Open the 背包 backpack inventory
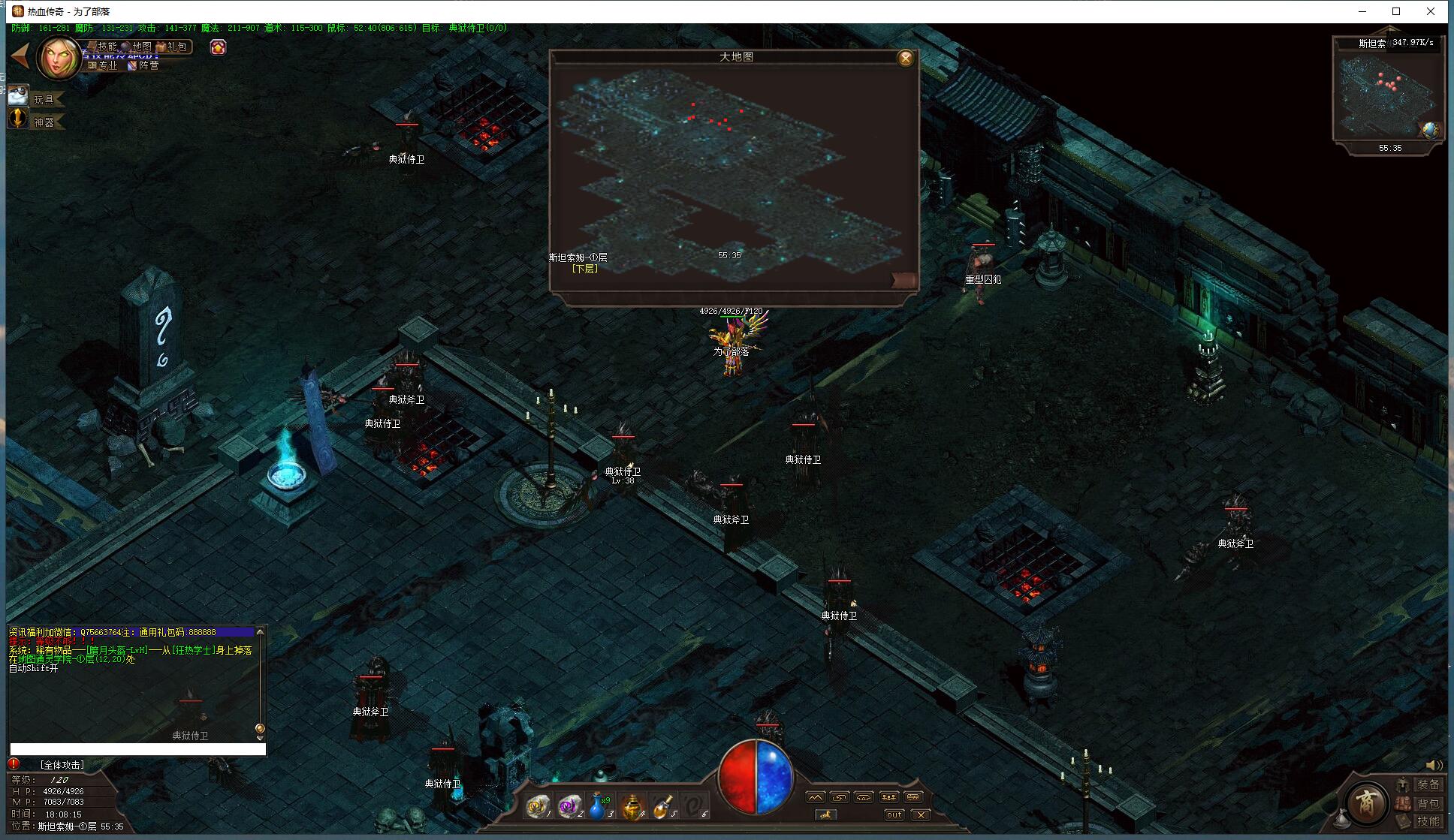 tap(1427, 803)
